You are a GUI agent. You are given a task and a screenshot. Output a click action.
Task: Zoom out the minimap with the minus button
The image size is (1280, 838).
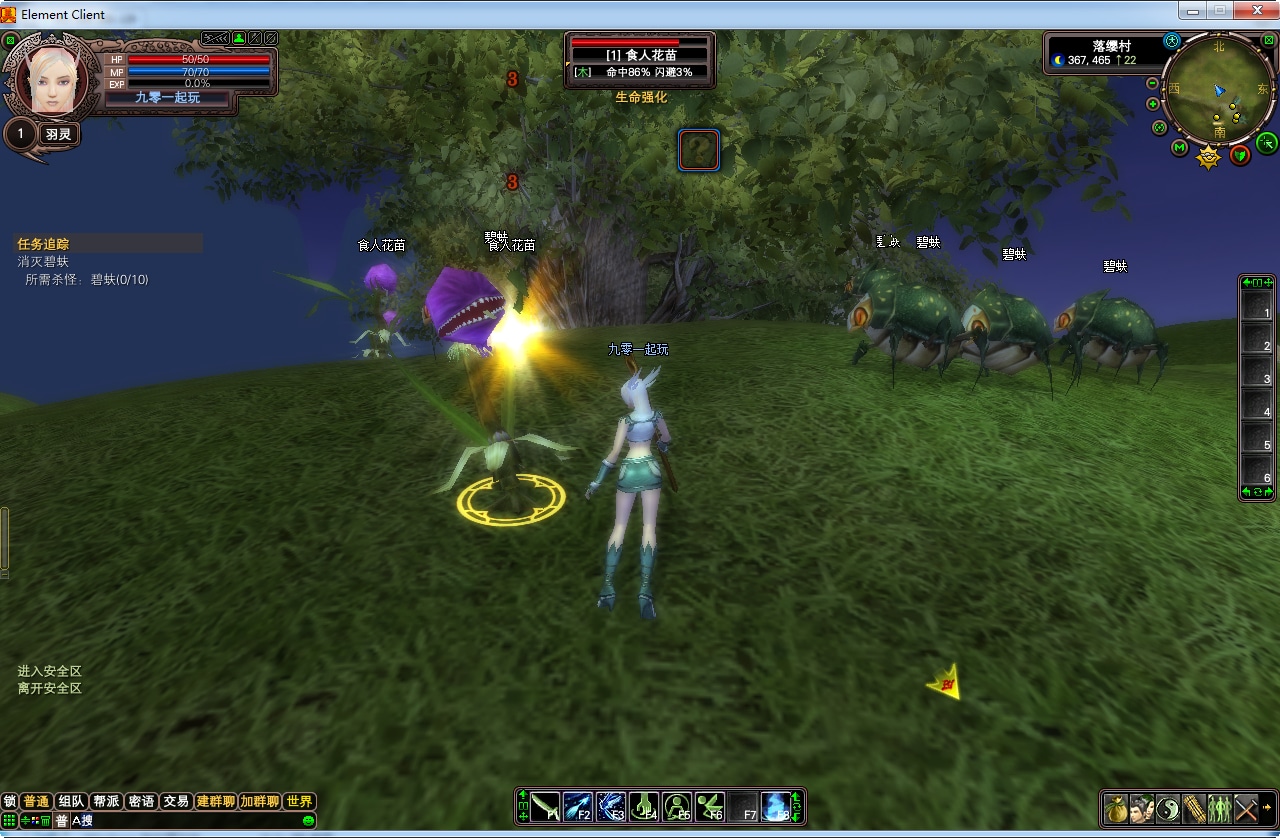pos(1153,84)
